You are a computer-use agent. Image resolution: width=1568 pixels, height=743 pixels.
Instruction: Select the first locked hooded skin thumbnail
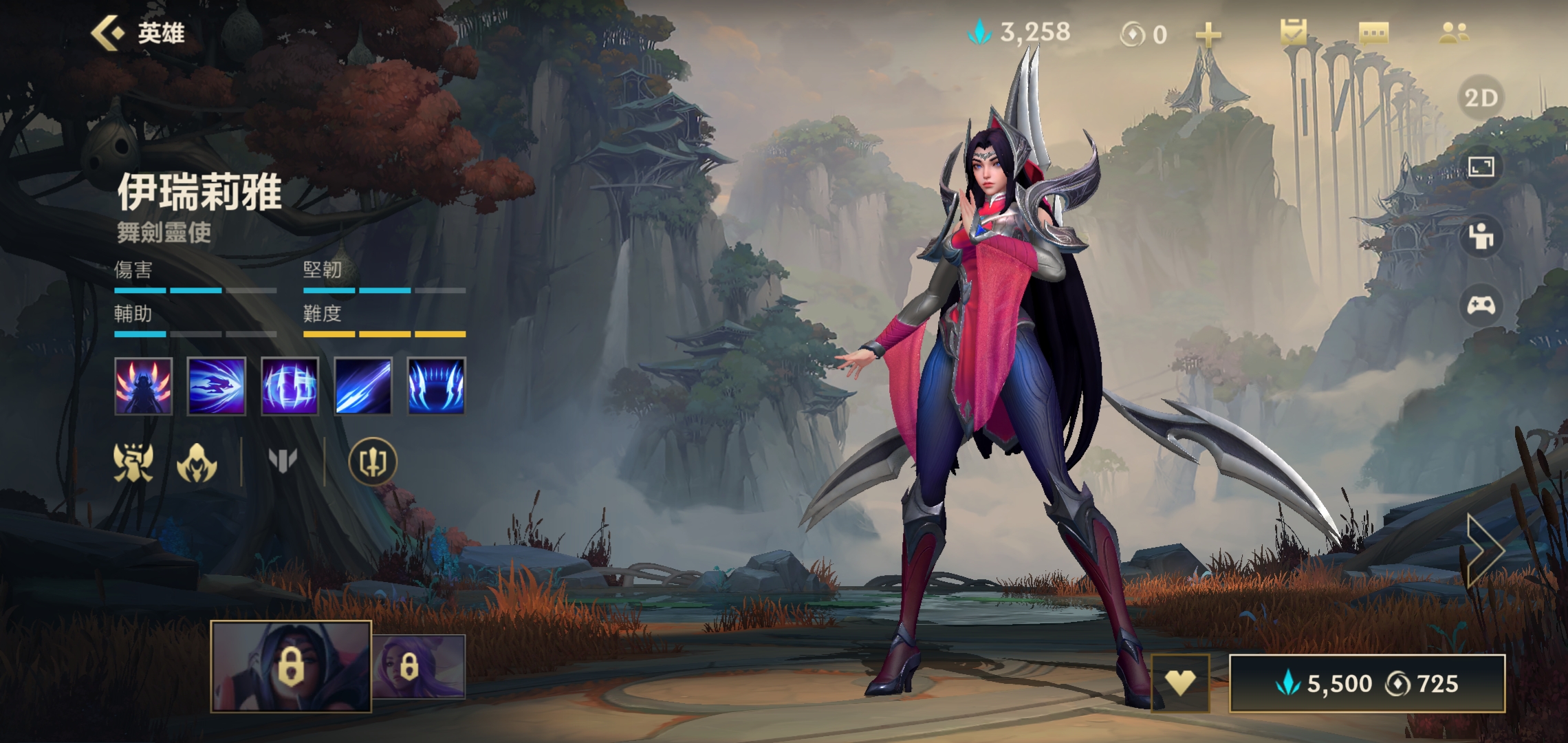pyautogui.click(x=291, y=666)
